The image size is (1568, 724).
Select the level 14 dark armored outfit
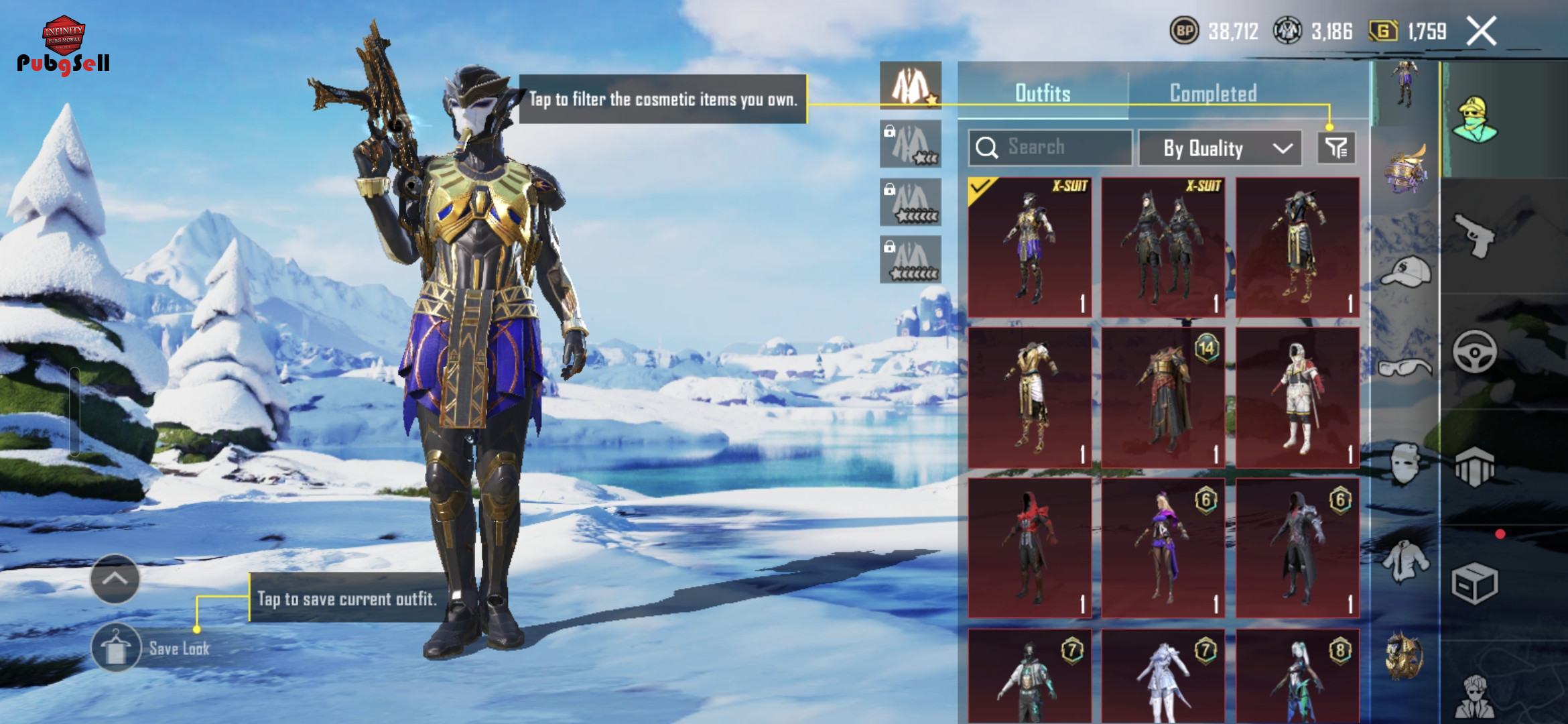(1163, 398)
